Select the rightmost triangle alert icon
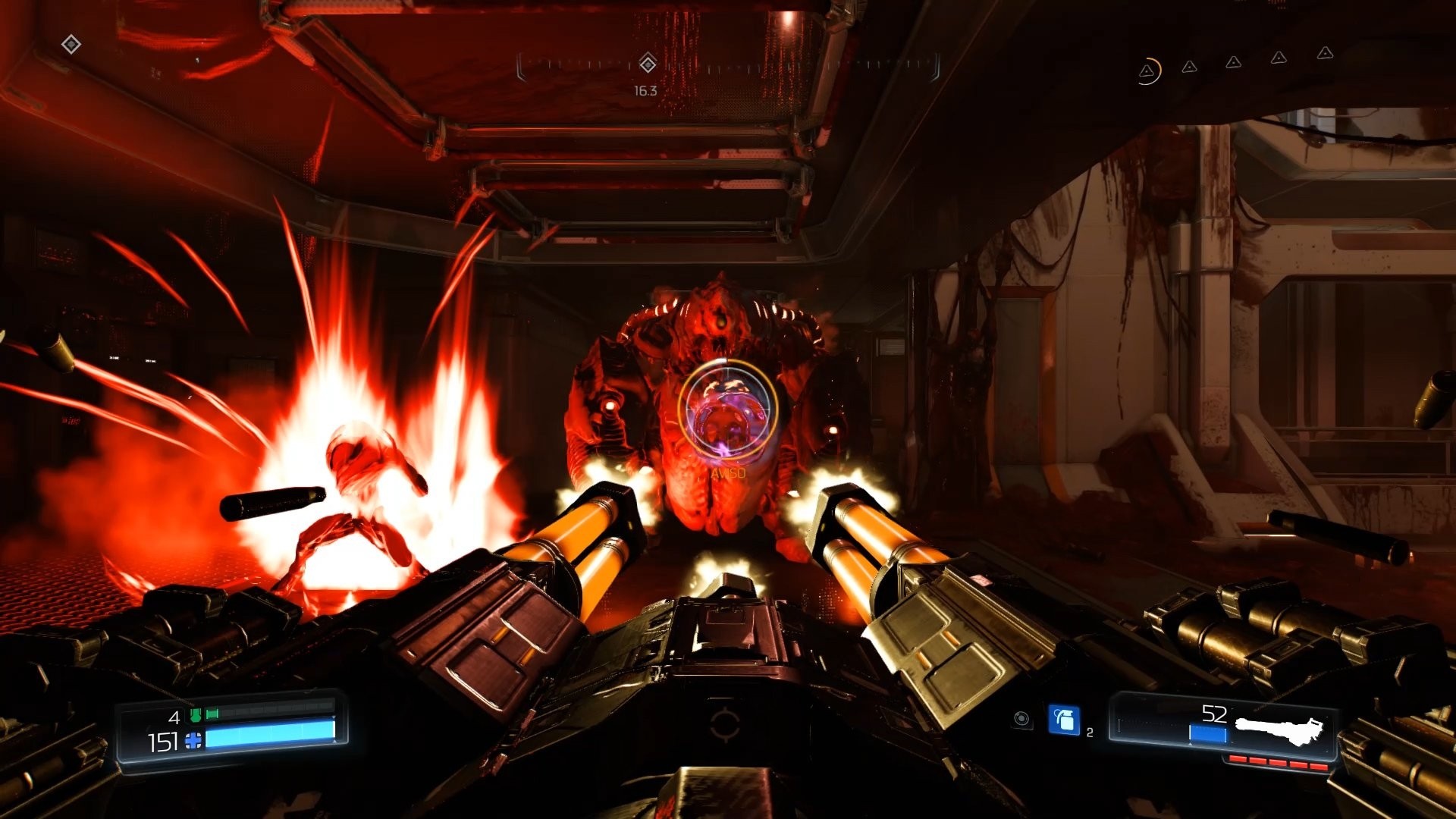This screenshot has width=1456, height=819. (1325, 54)
